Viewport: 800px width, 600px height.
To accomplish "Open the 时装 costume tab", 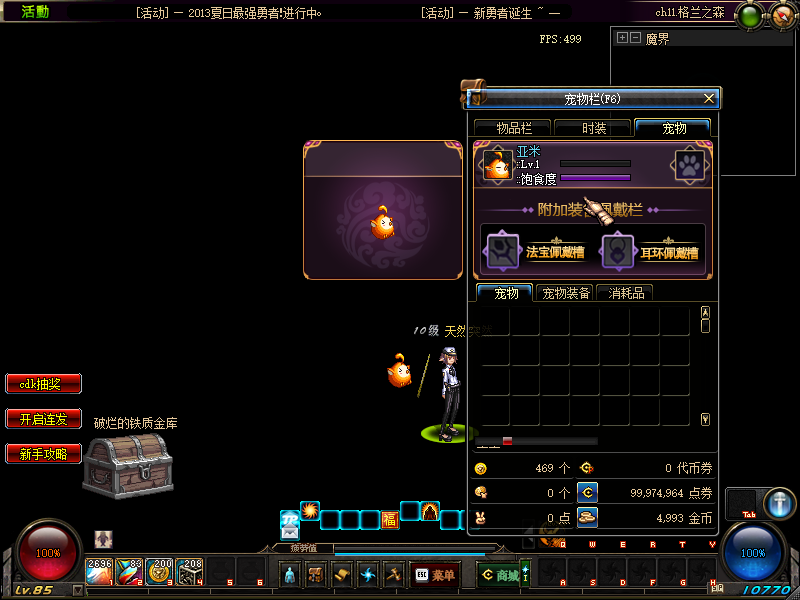I will 594,128.
